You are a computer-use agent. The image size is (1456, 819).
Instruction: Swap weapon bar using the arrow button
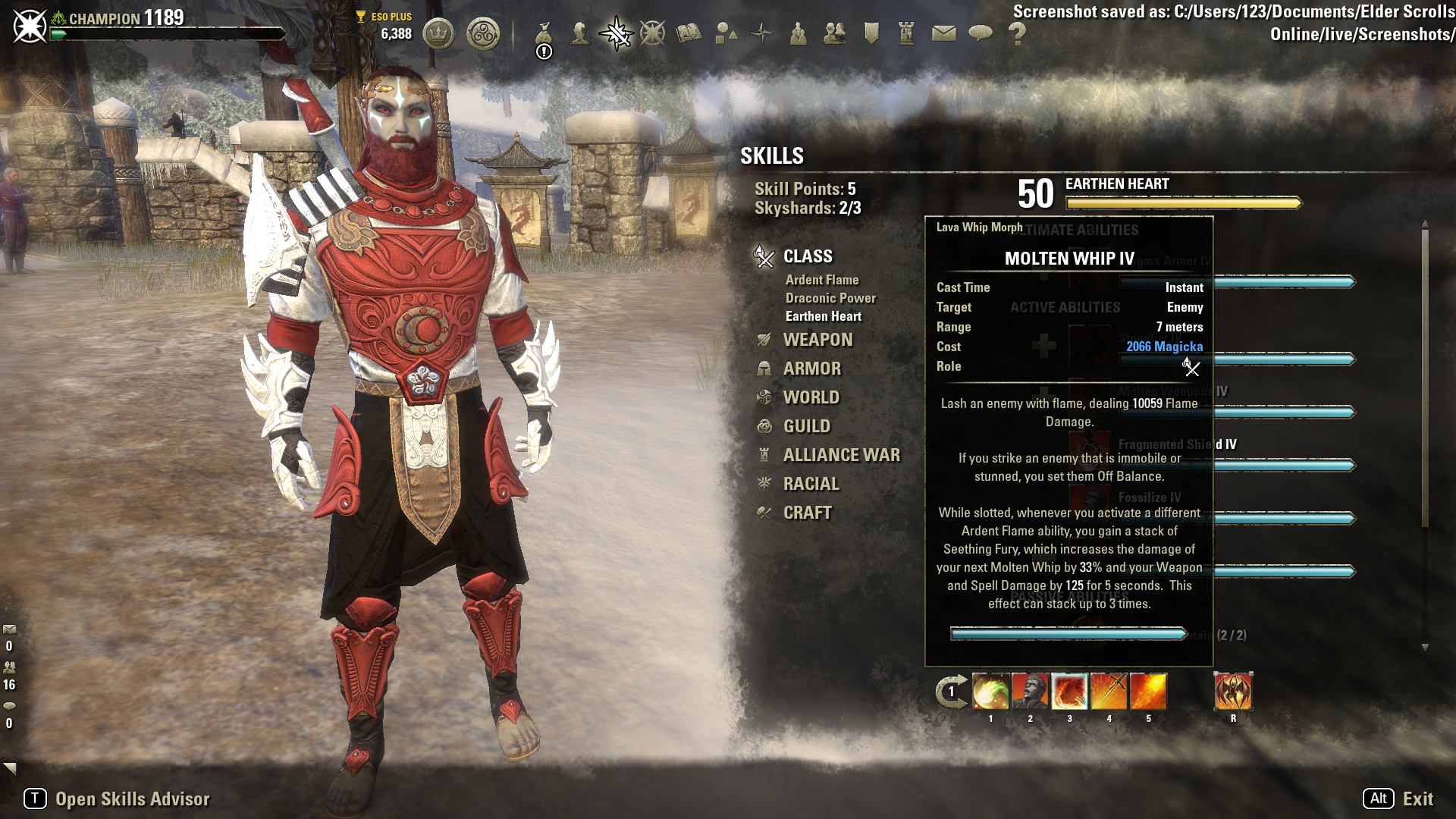951,692
